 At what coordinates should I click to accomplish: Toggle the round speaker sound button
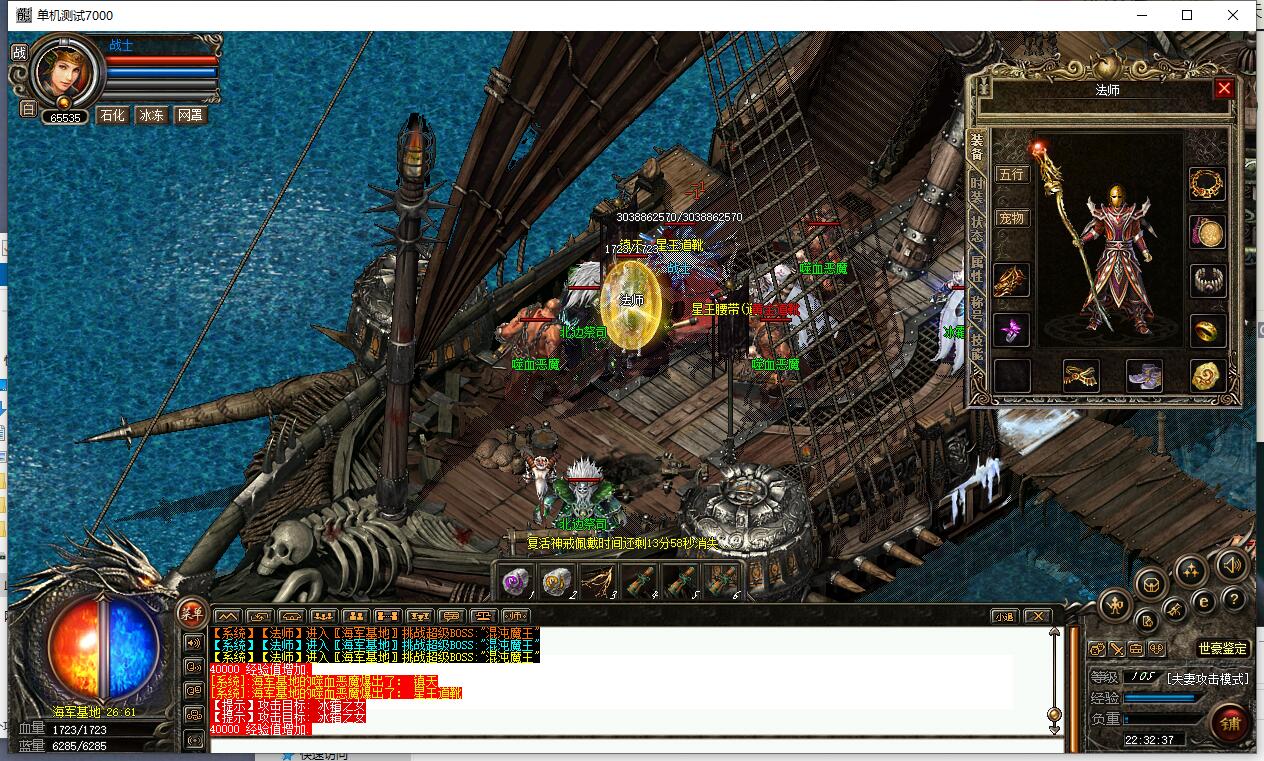coord(1233,565)
